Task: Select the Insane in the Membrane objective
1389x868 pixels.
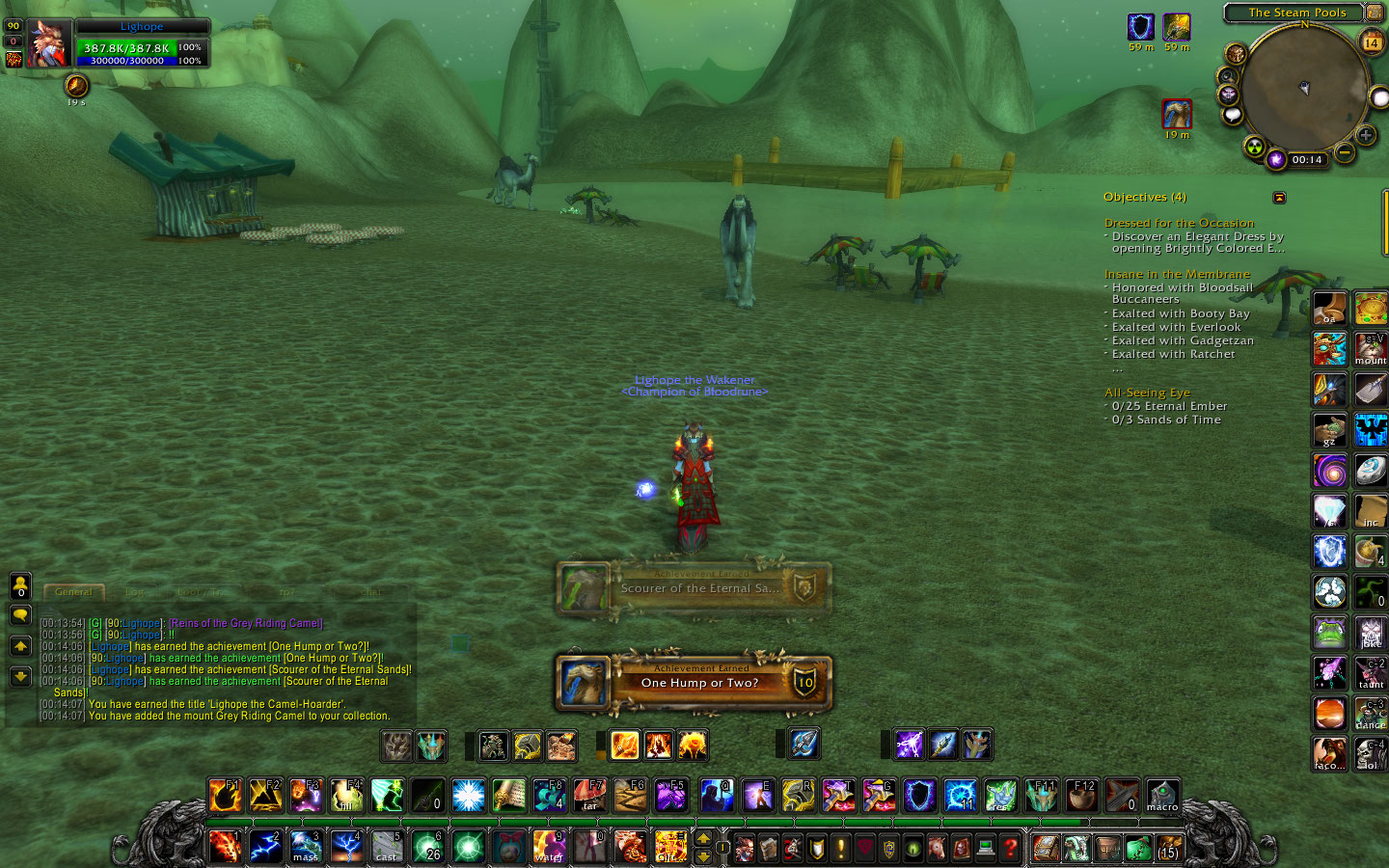Action: point(1177,274)
